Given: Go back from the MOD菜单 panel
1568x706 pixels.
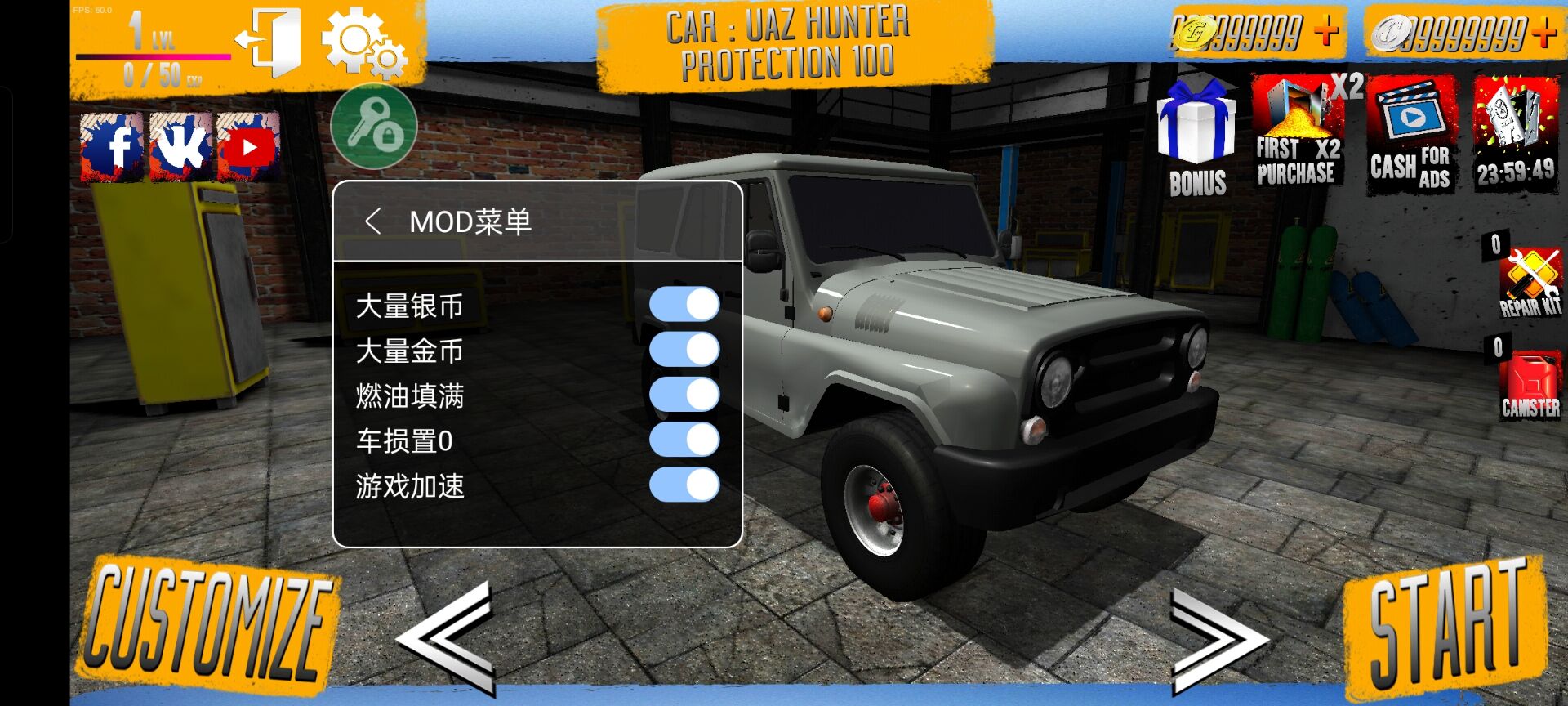Looking at the screenshot, I should point(373,221).
